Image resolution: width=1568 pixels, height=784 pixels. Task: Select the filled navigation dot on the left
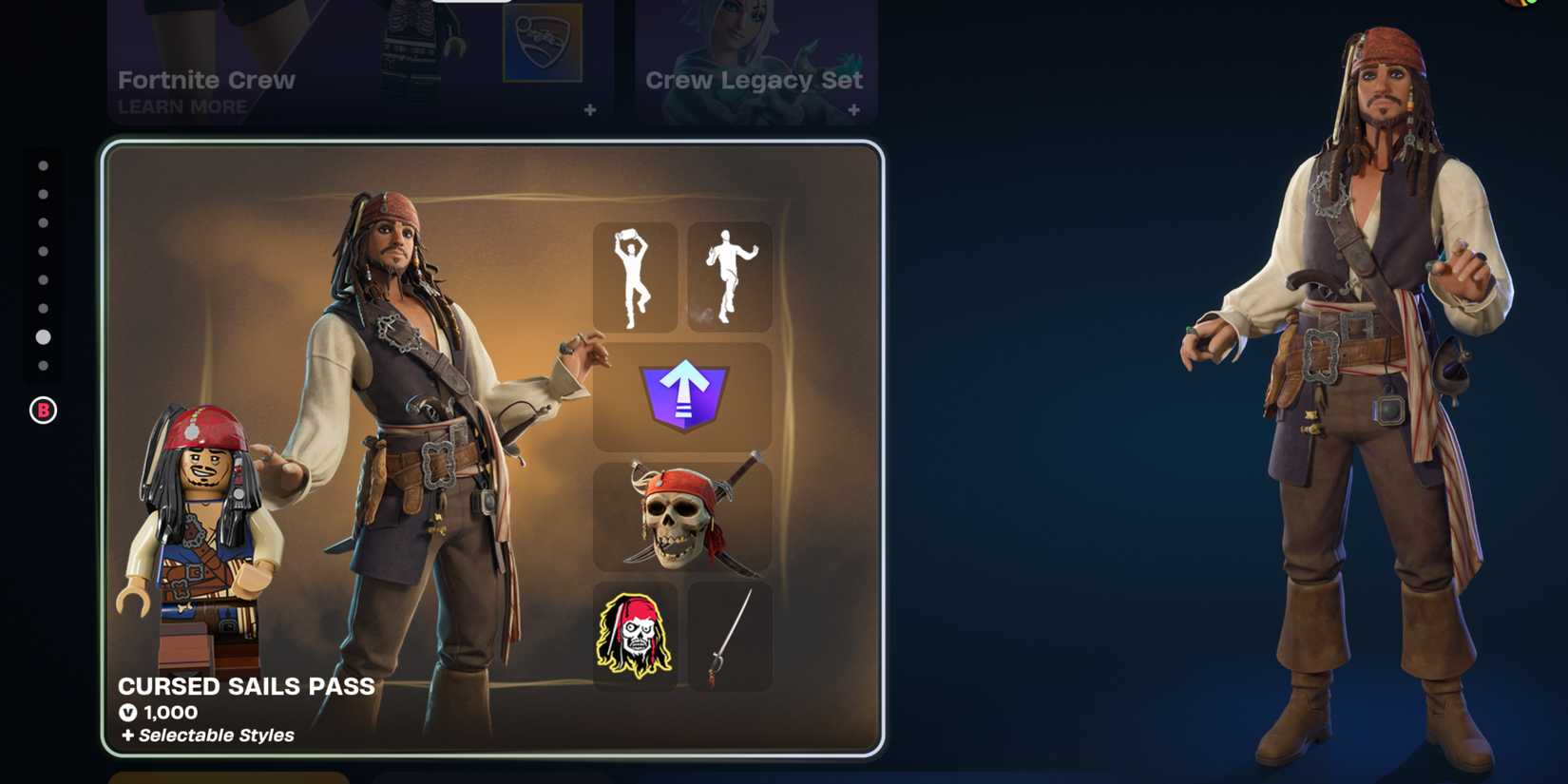click(x=42, y=336)
